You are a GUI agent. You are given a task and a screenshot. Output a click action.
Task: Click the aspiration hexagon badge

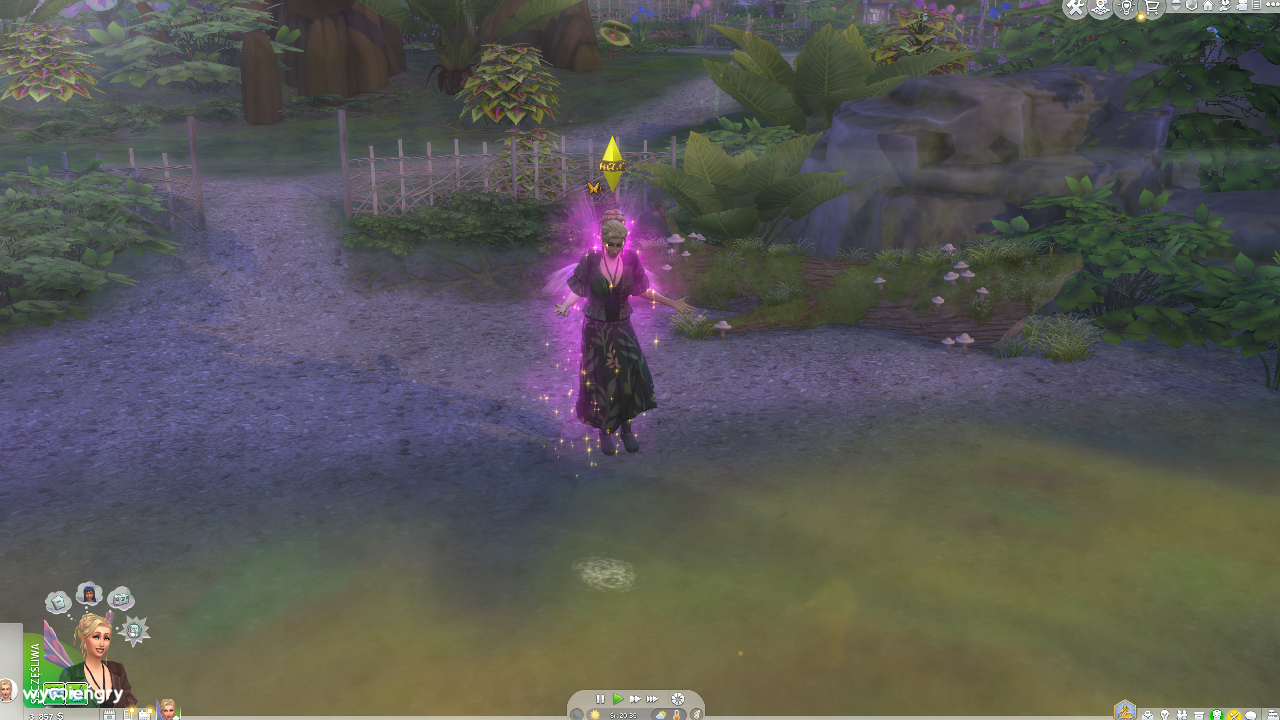pos(1125,707)
